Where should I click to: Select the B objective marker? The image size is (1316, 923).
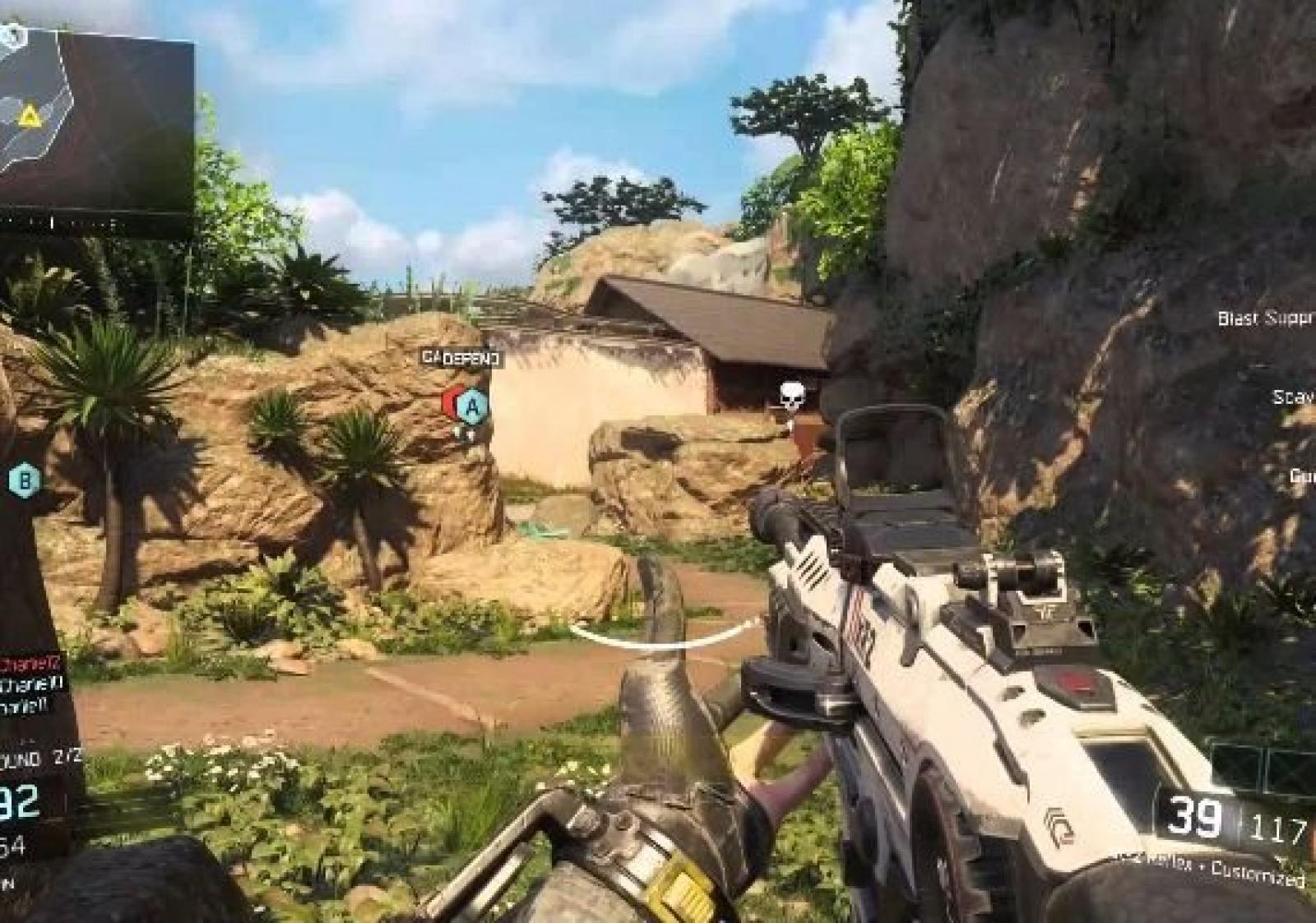[x=25, y=479]
